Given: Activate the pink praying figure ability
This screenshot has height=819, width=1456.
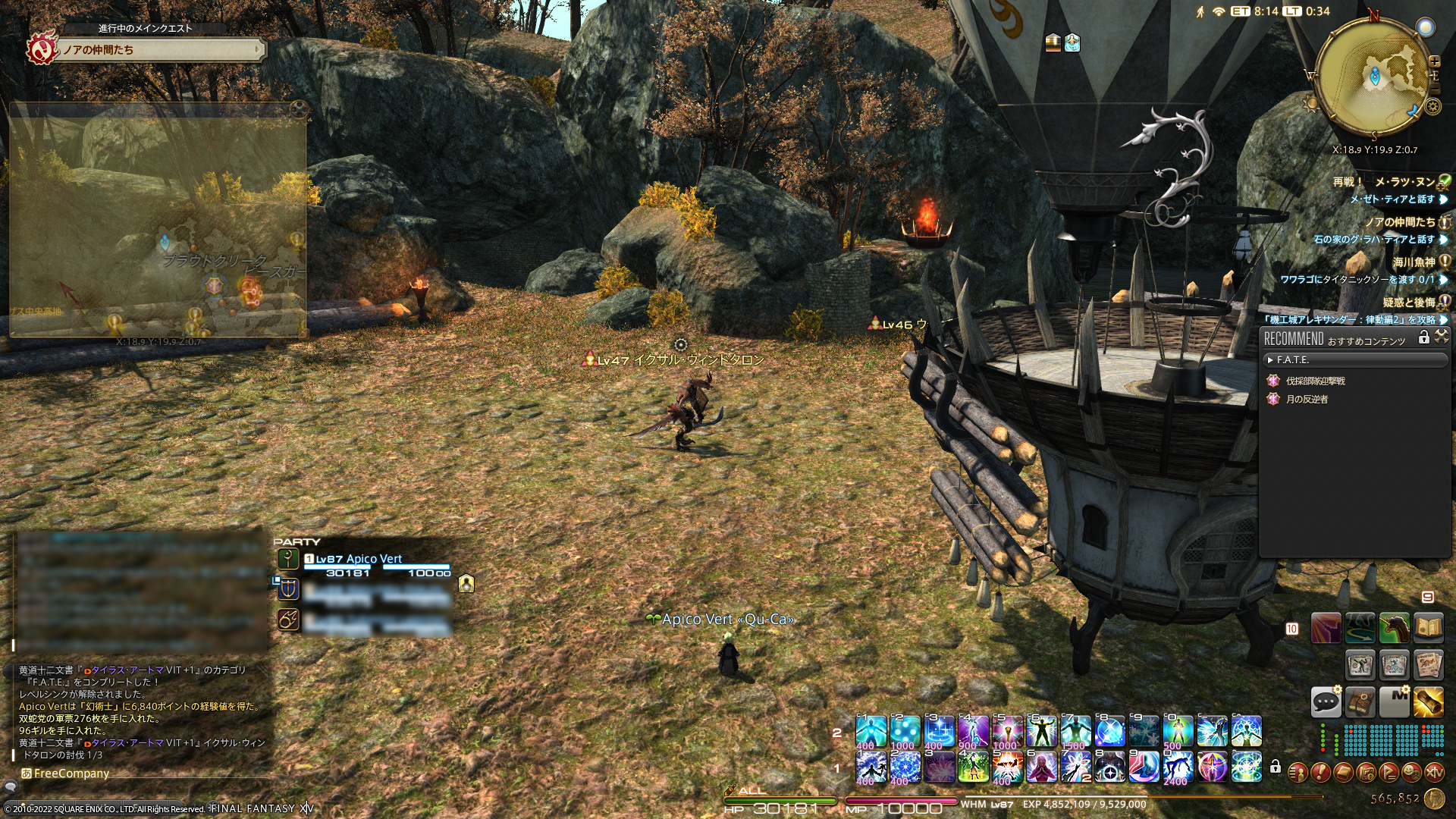Looking at the screenshot, I should click(1041, 767).
